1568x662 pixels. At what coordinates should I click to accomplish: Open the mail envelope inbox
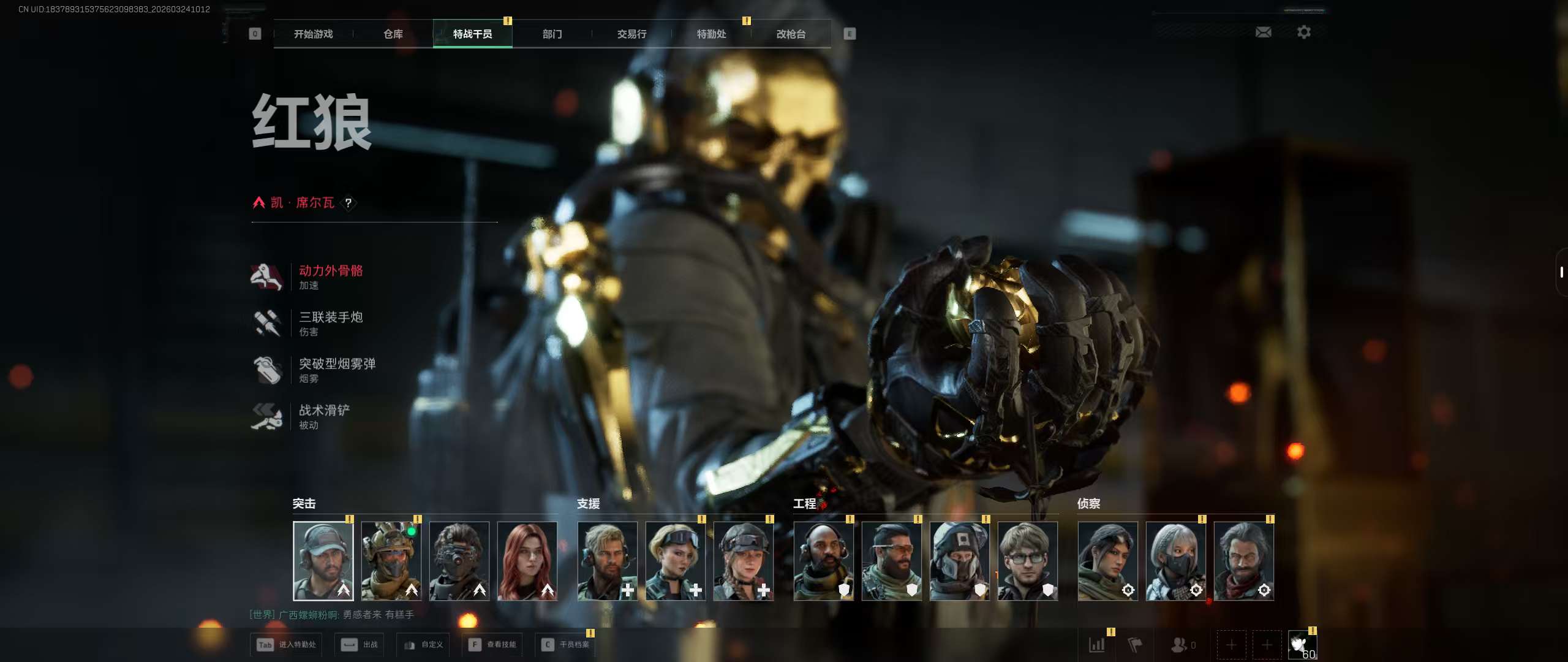[x=1263, y=32]
